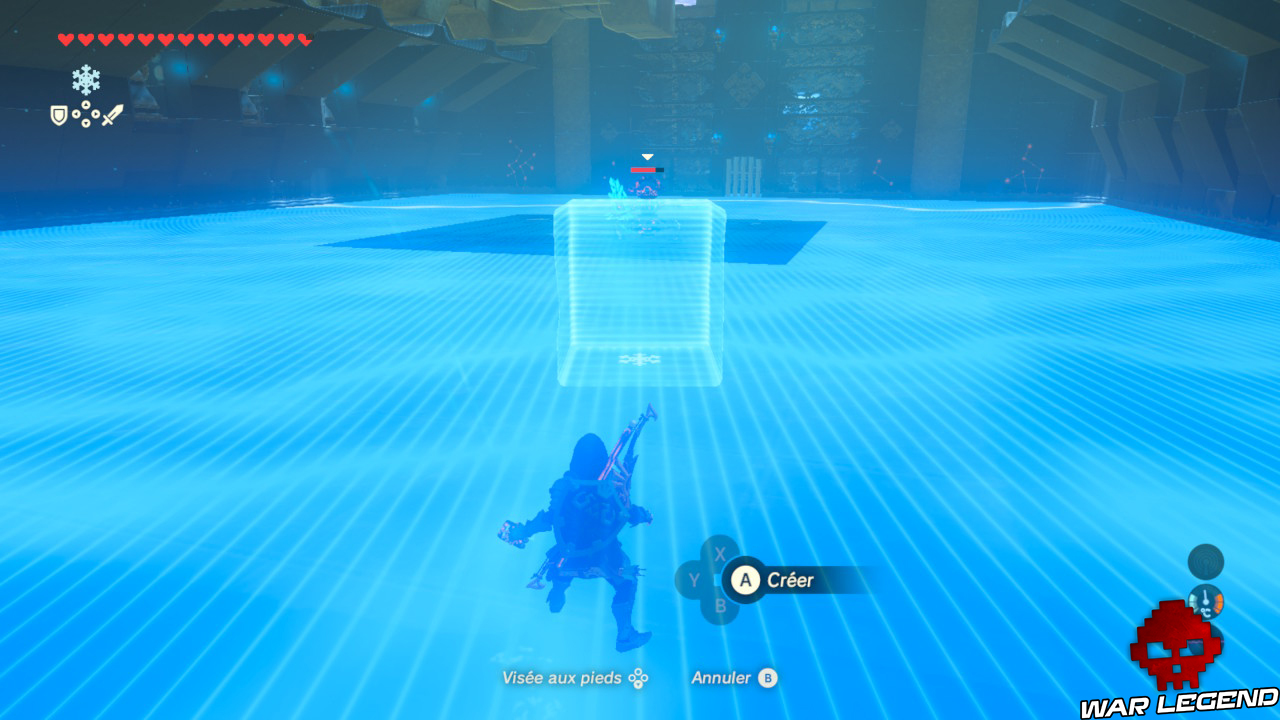This screenshot has height=720, width=1280.
Task: Select the Créer action label
Action: coord(789,580)
